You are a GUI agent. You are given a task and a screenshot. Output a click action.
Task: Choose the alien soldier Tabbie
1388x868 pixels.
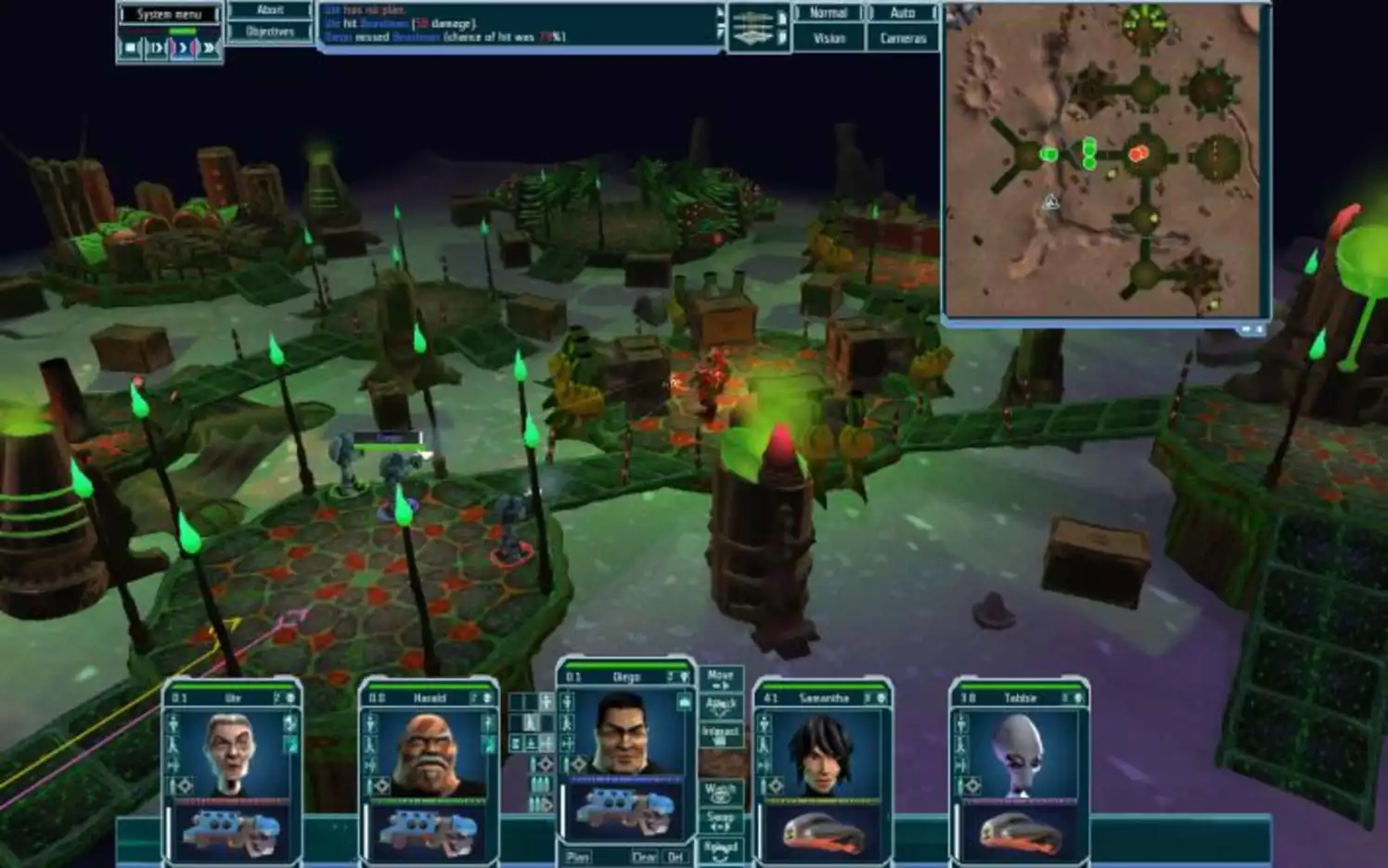1019,752
